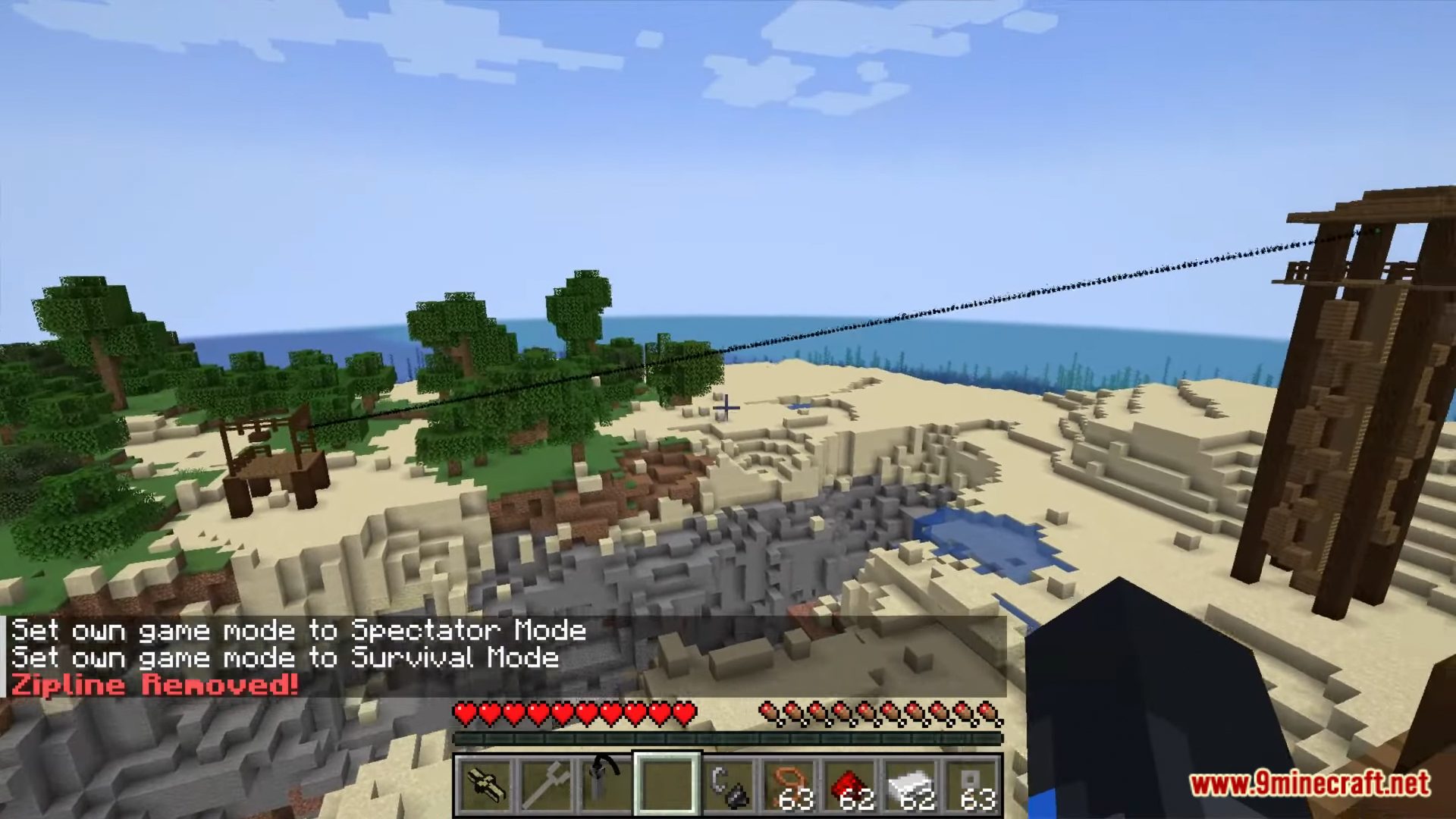Viewport: 1456px width, 819px height.
Task: Click the crosshair at screen center
Action: 726,408
